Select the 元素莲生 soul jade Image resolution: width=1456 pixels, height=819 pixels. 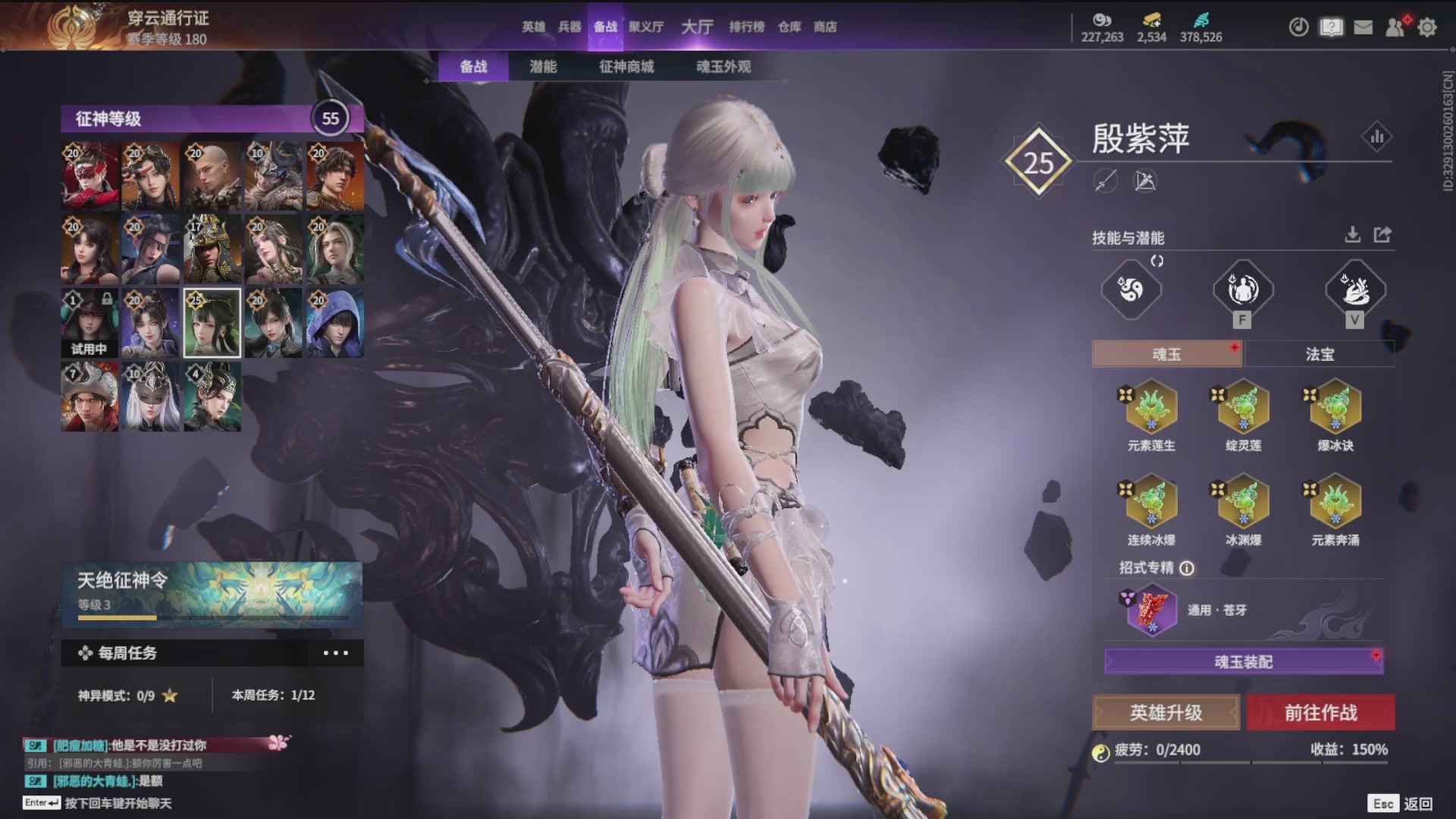[1151, 409]
